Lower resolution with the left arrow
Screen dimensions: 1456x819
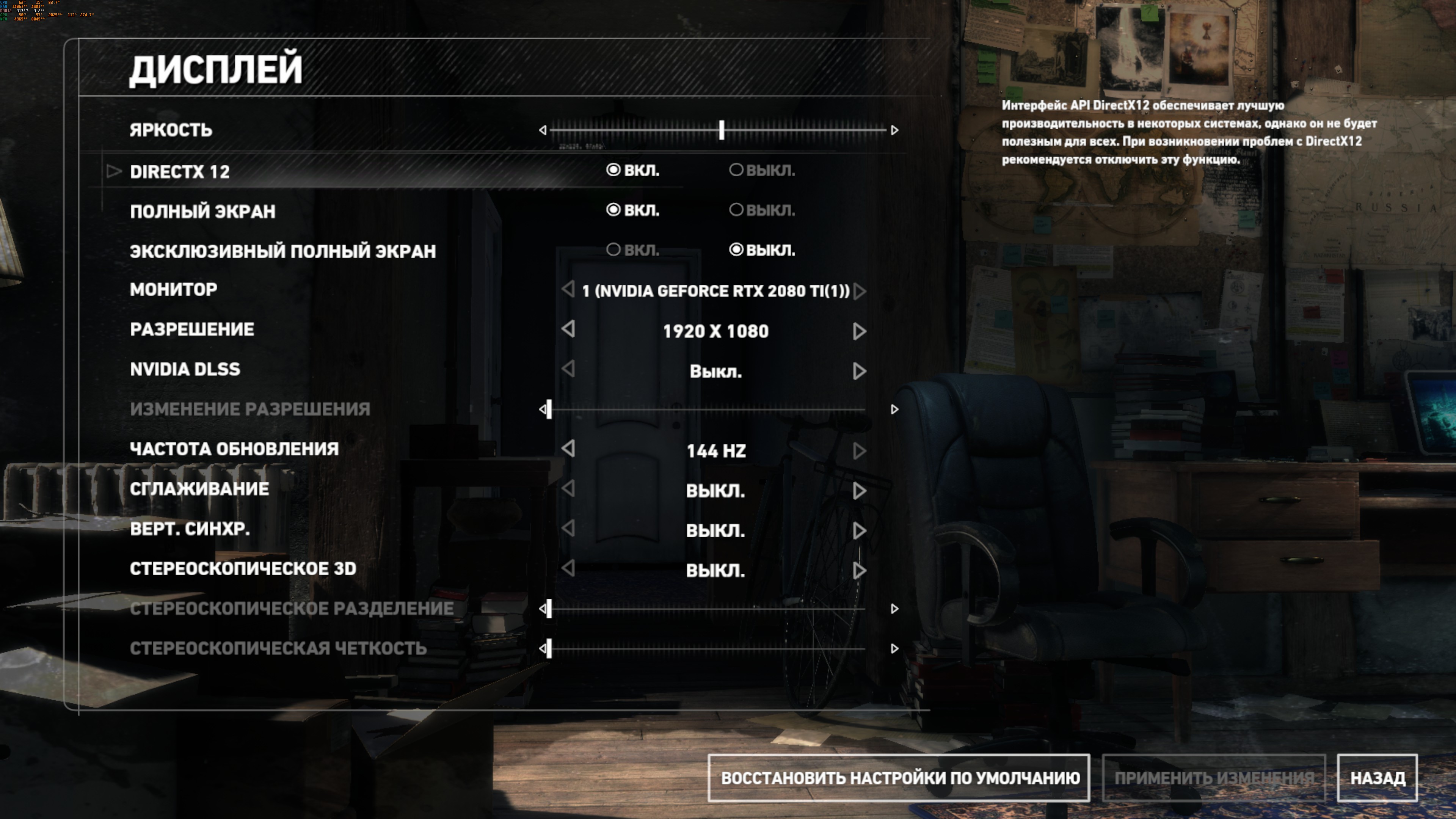click(569, 329)
